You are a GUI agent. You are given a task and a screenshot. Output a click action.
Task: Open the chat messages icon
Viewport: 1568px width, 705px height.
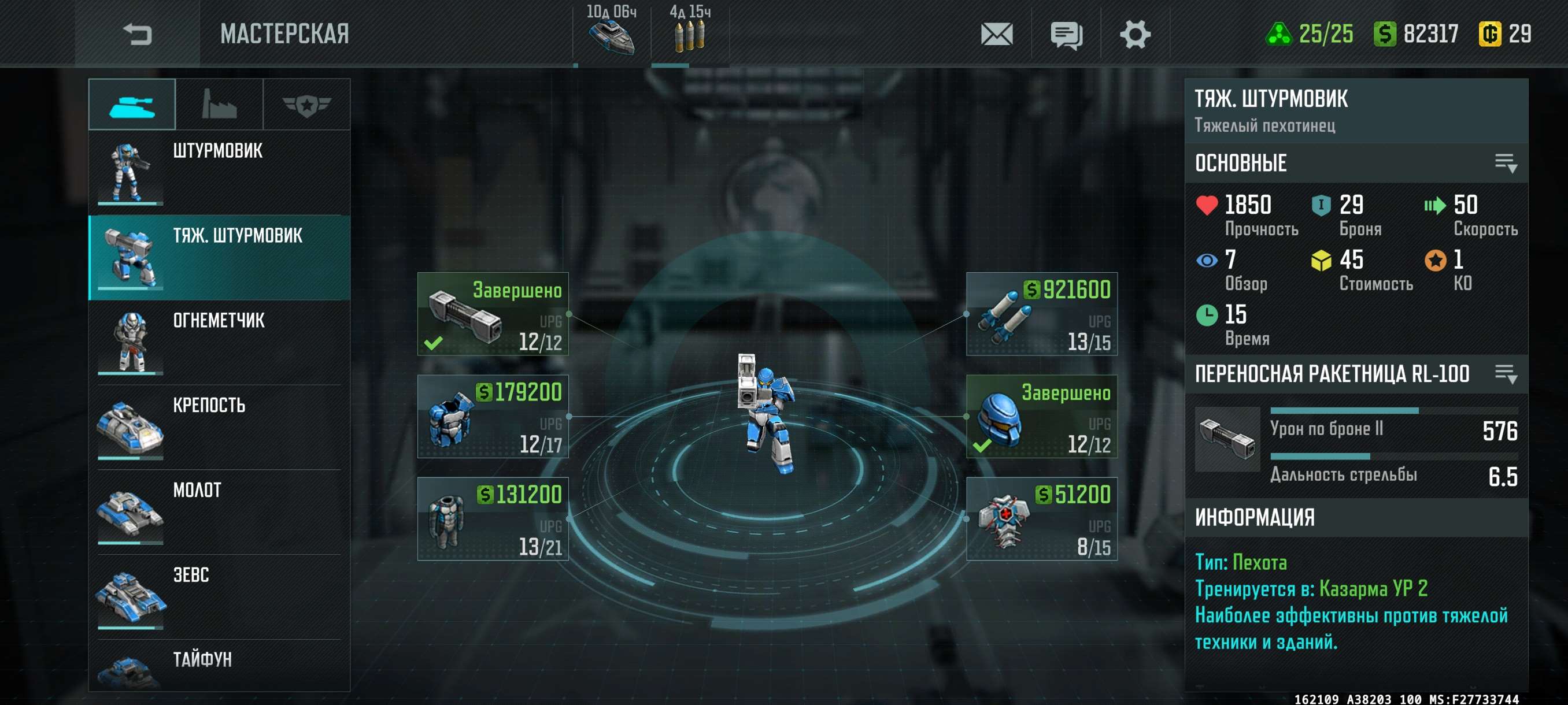pyautogui.click(x=1066, y=35)
